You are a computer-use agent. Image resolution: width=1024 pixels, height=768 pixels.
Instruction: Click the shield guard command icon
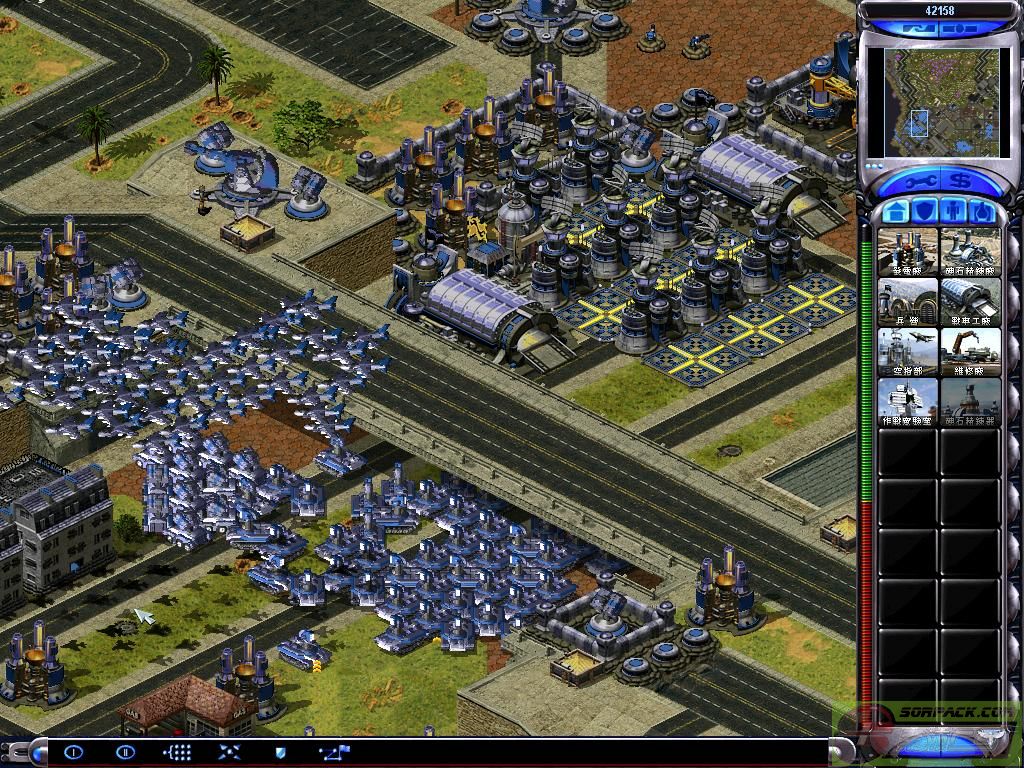[x=280, y=752]
